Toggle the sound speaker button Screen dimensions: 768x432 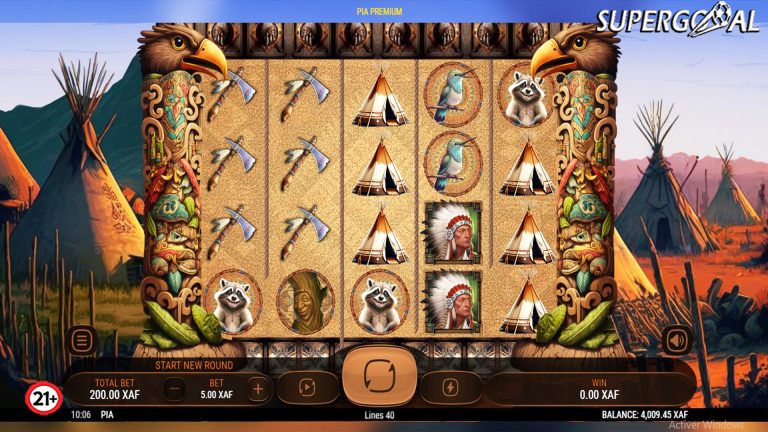[676, 340]
